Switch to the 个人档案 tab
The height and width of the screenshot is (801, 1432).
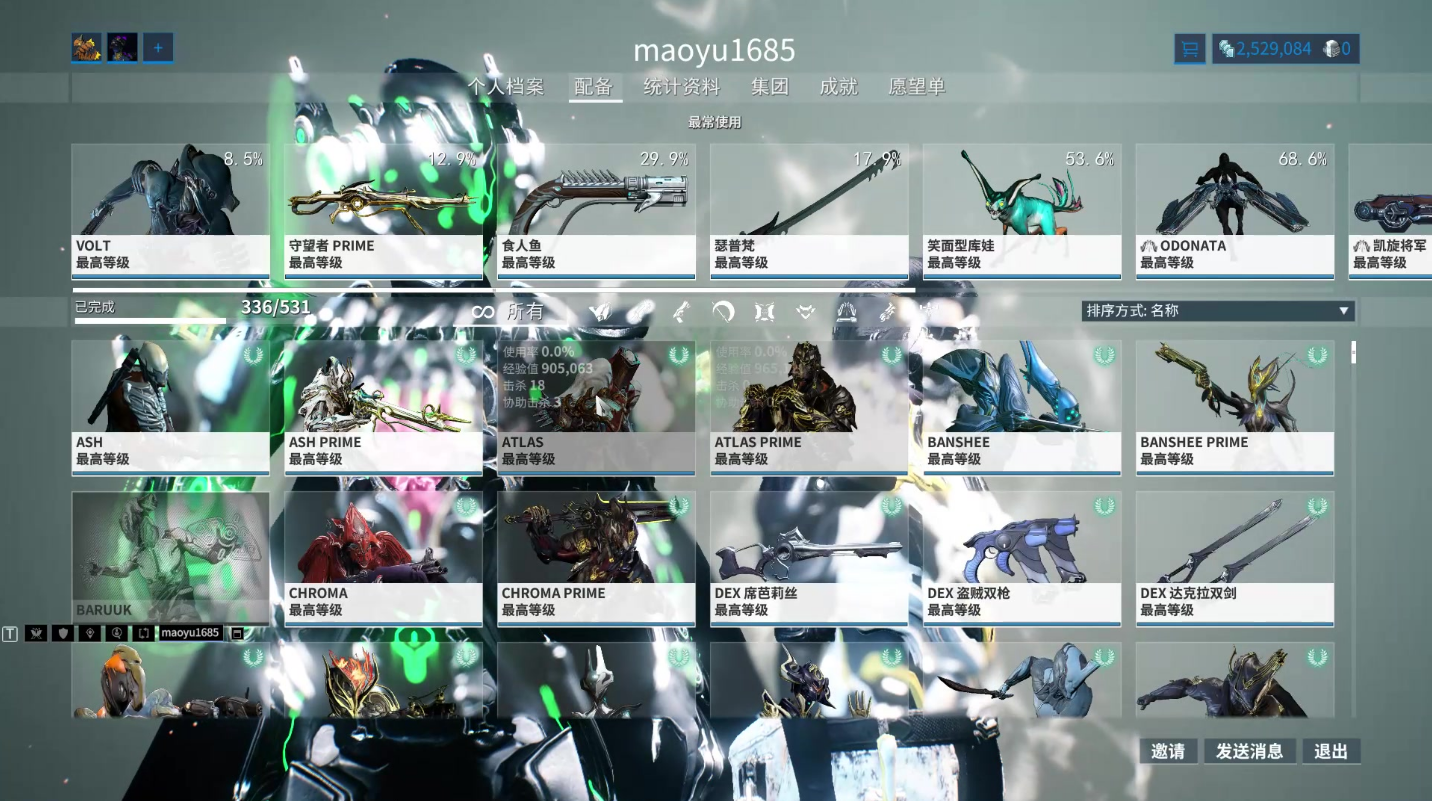pos(506,87)
